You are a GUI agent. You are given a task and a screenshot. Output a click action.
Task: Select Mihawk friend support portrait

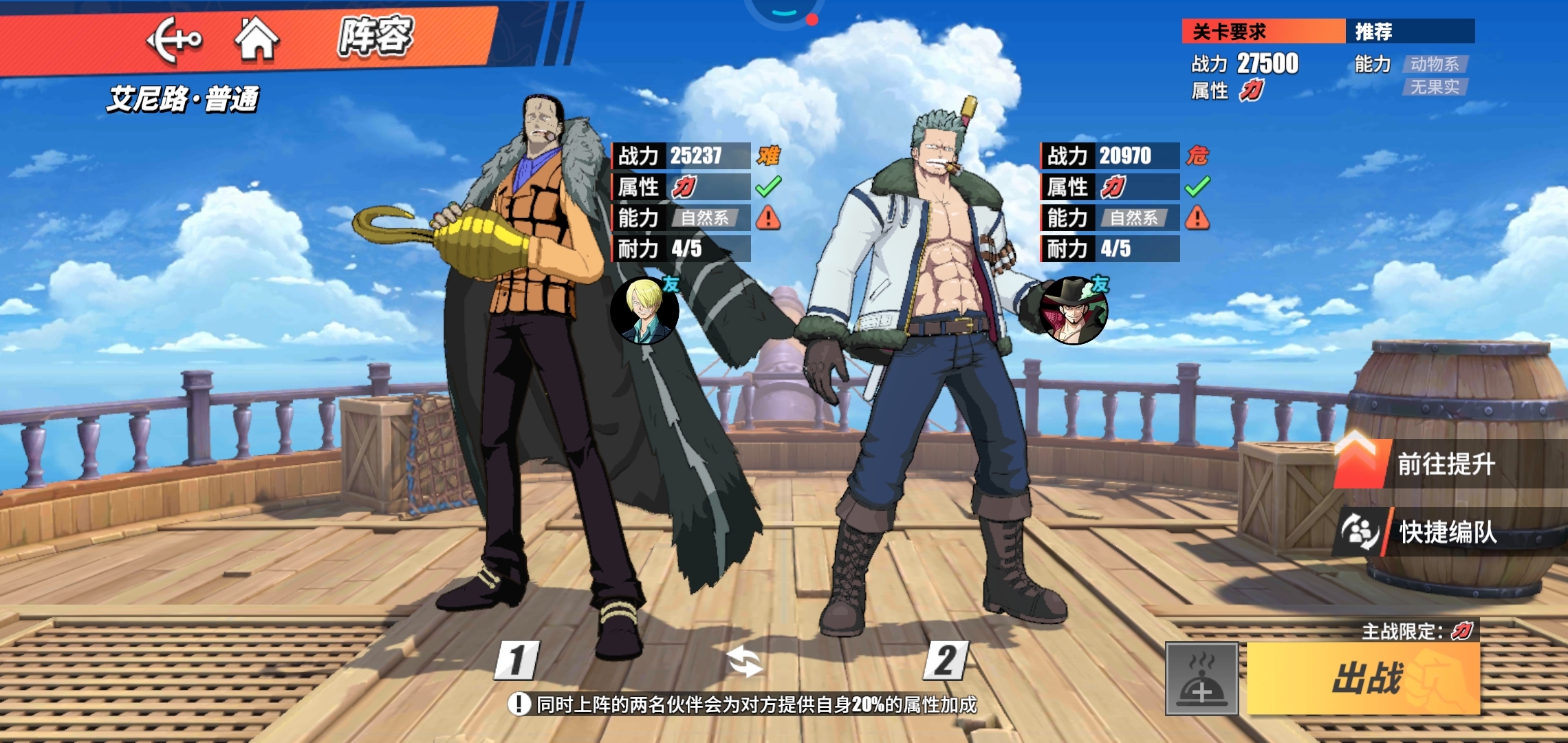[1074, 311]
